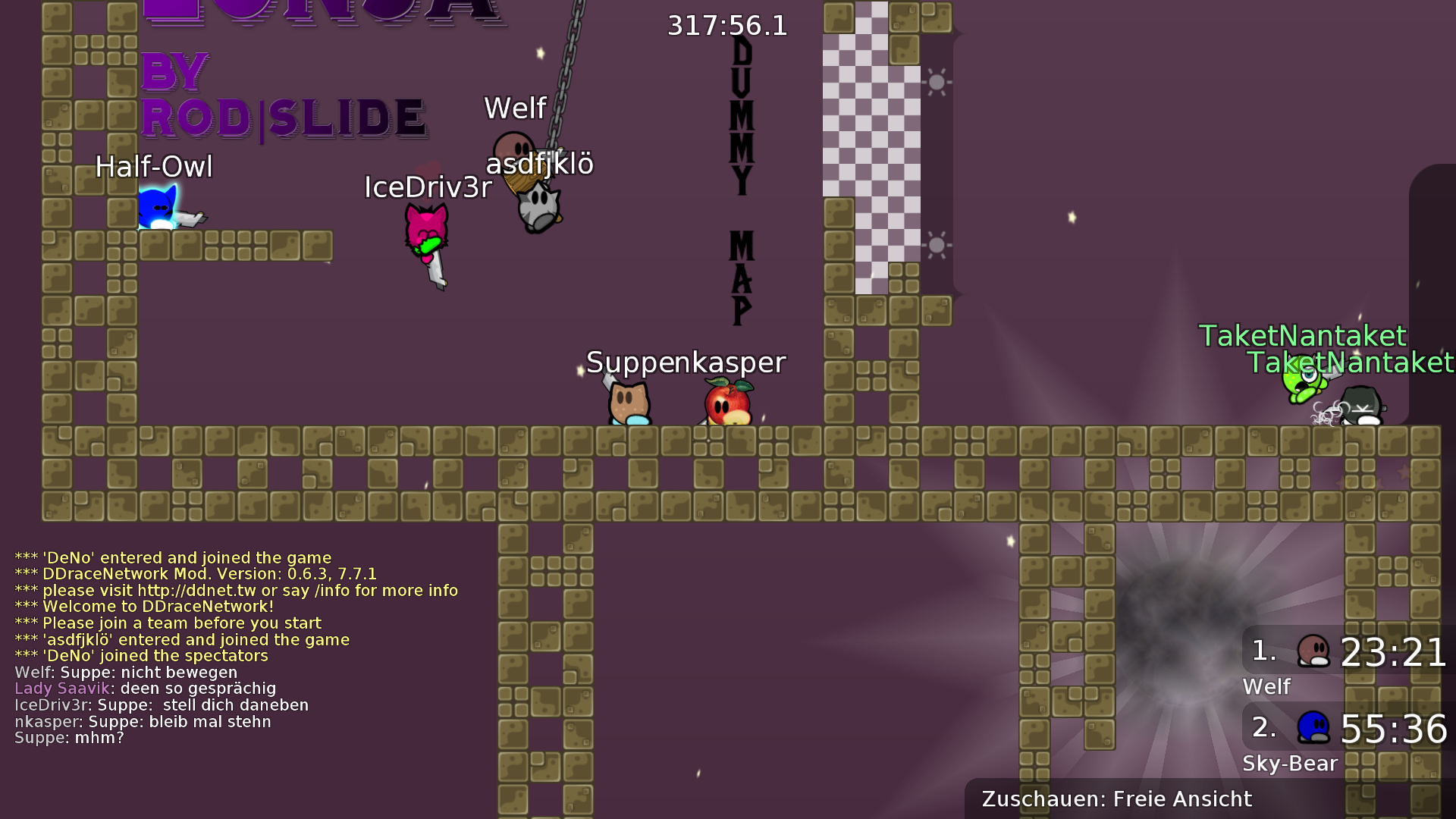1456x819 pixels.
Task: Click Sky-Bear's blue tee avatar in leaderboard
Action: tap(1312, 726)
